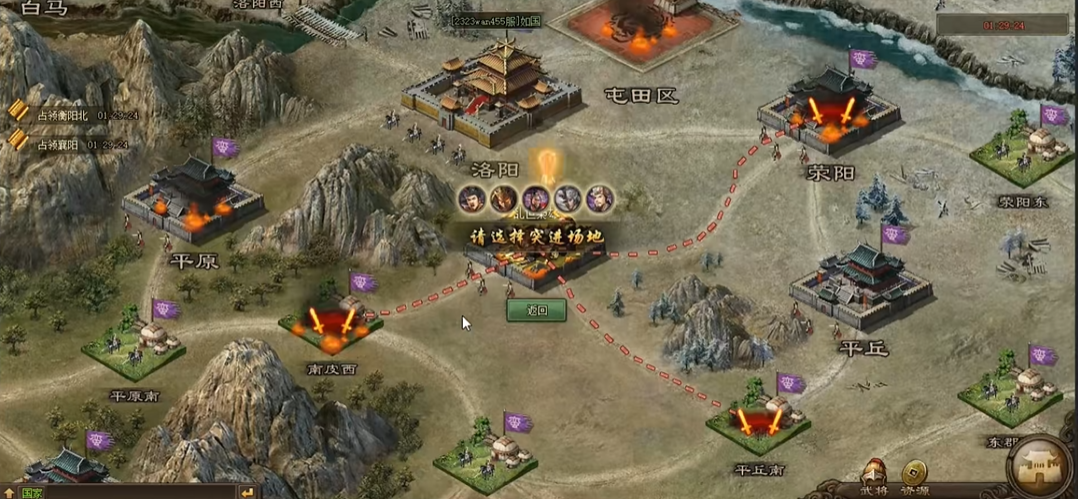
Task: Send chat with the enter arrow button
Action: 247,492
